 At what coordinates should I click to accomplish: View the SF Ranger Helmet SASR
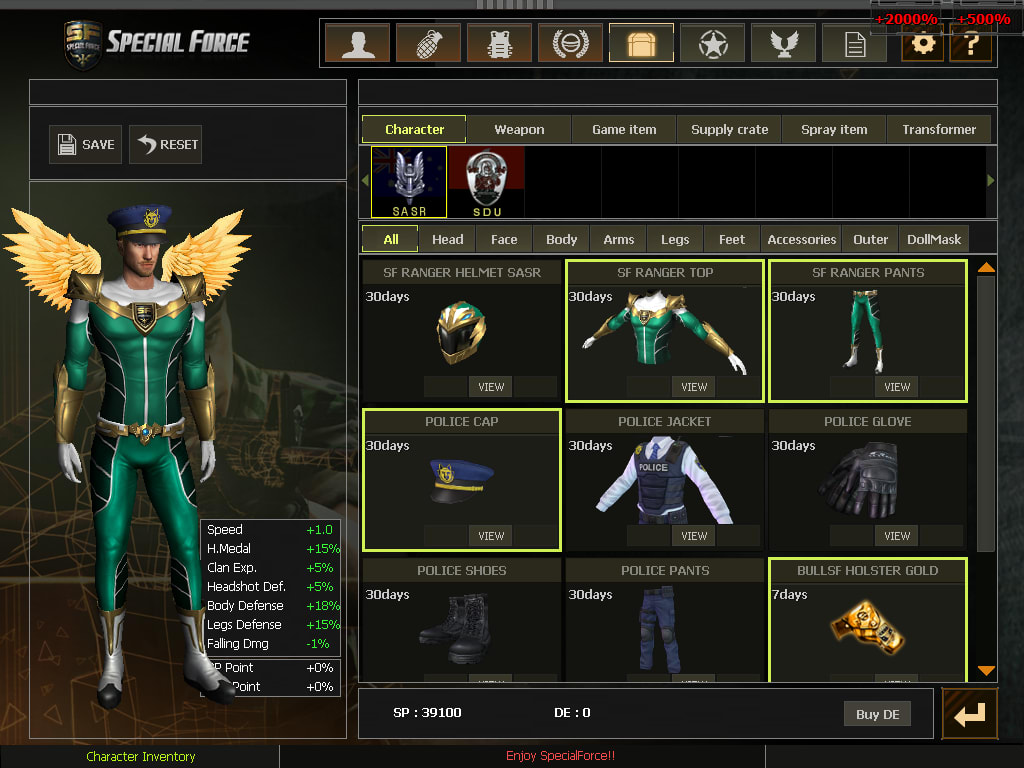pos(491,387)
